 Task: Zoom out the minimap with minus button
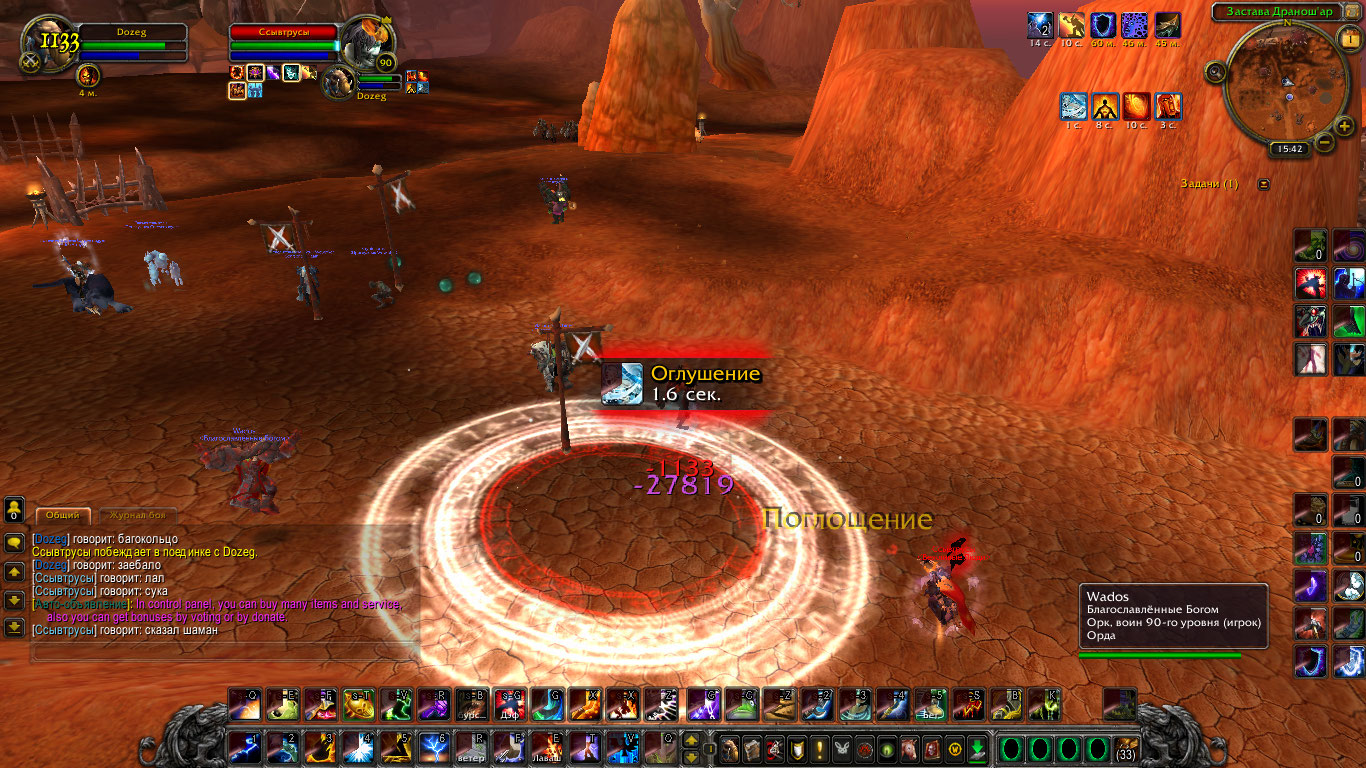pyautogui.click(x=1324, y=142)
